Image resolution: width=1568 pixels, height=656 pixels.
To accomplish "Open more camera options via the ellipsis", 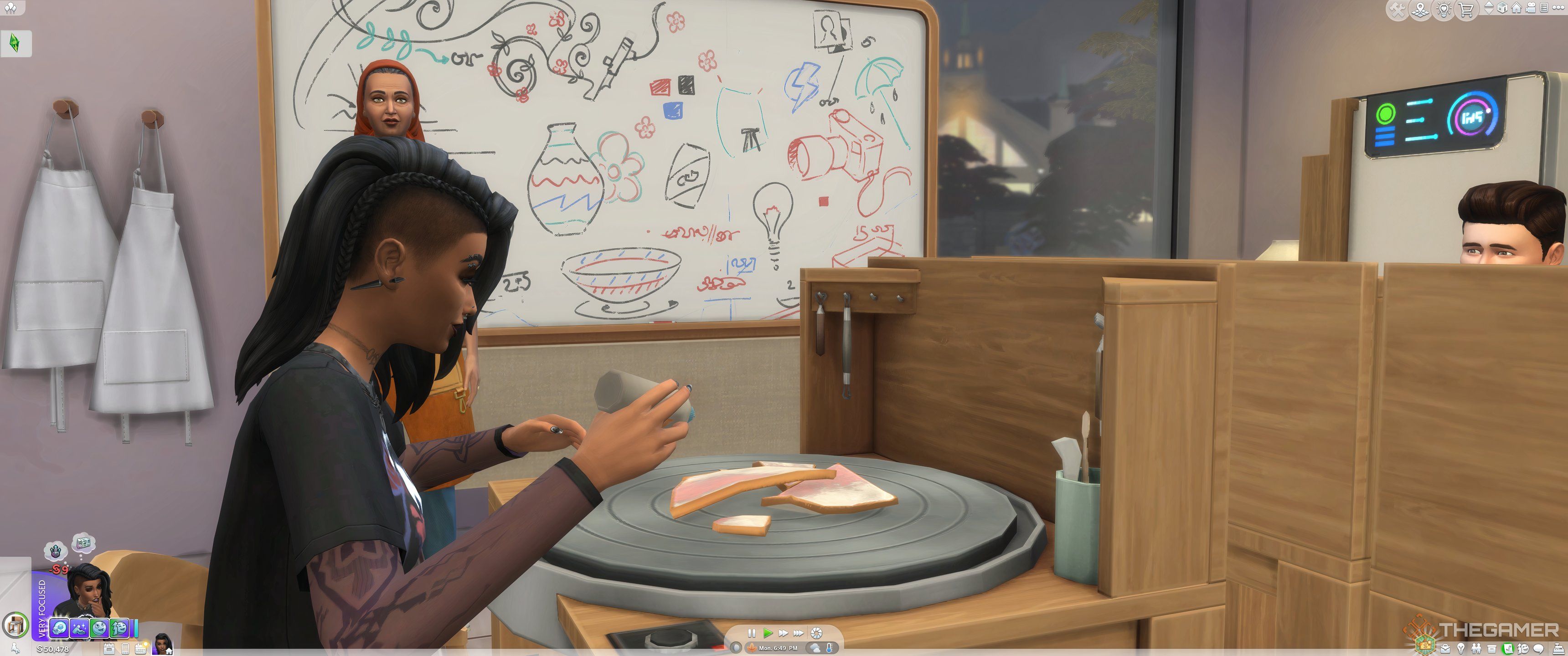I will tap(1559, 9).
